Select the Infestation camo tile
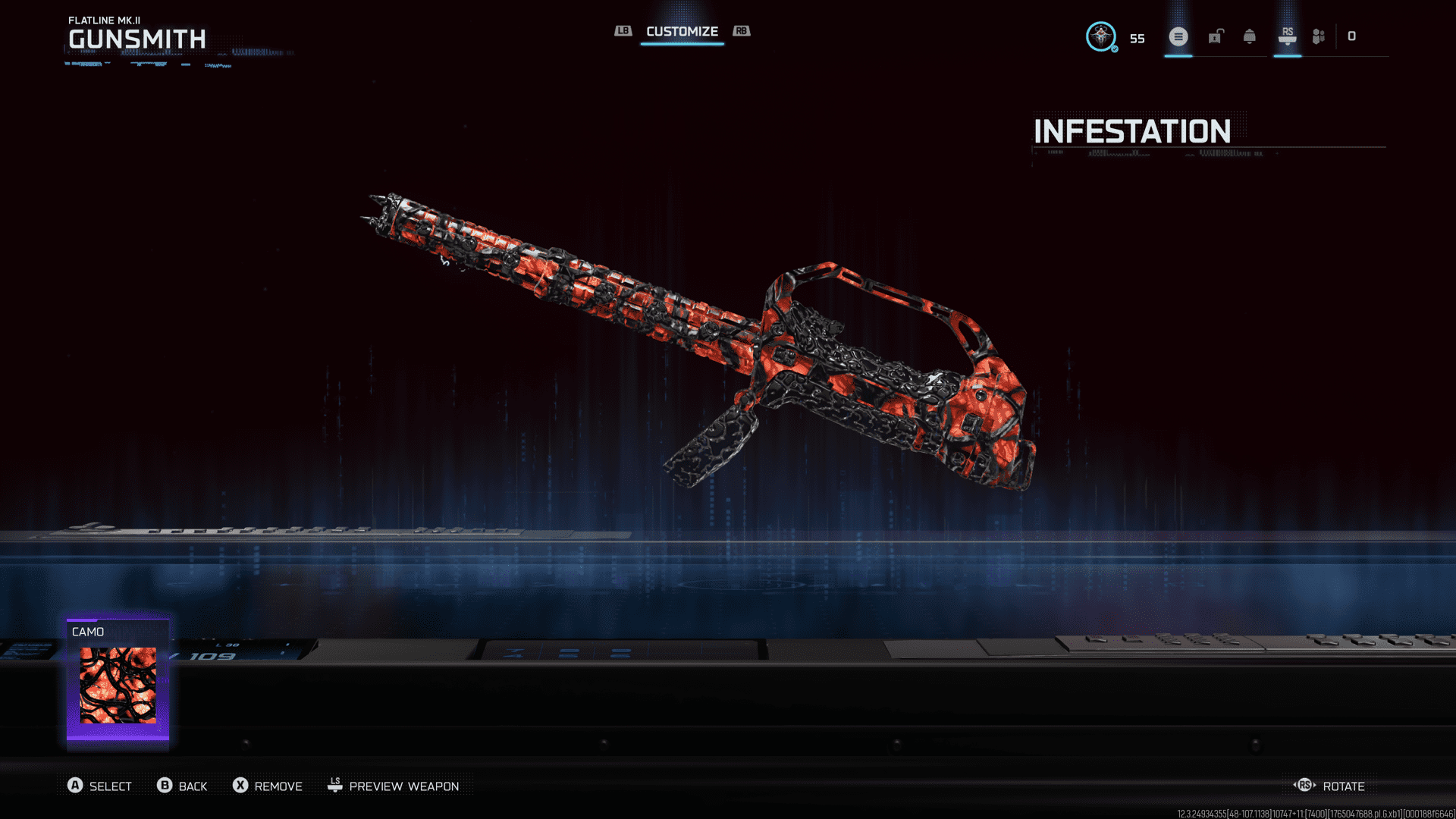 [118, 682]
